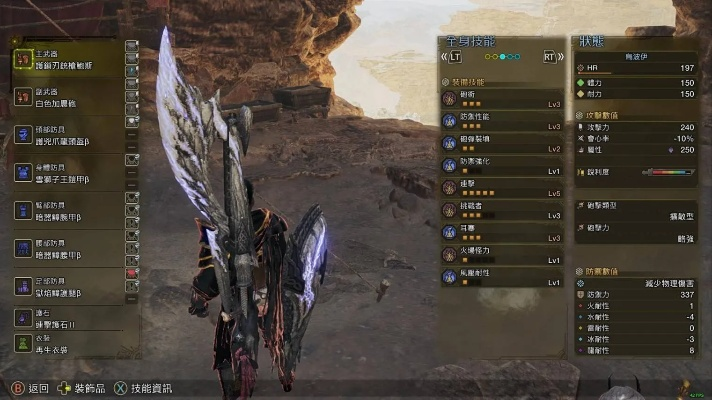
Task: Select the 護石 charm slot
Action: (65, 318)
